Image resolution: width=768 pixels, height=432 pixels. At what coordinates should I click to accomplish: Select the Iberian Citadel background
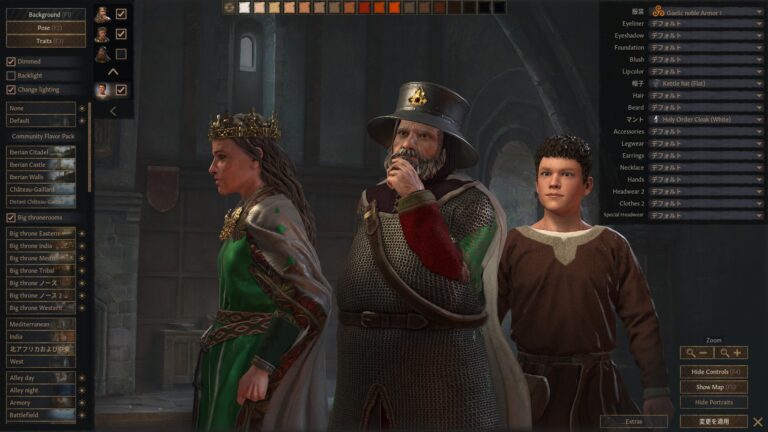point(41,152)
